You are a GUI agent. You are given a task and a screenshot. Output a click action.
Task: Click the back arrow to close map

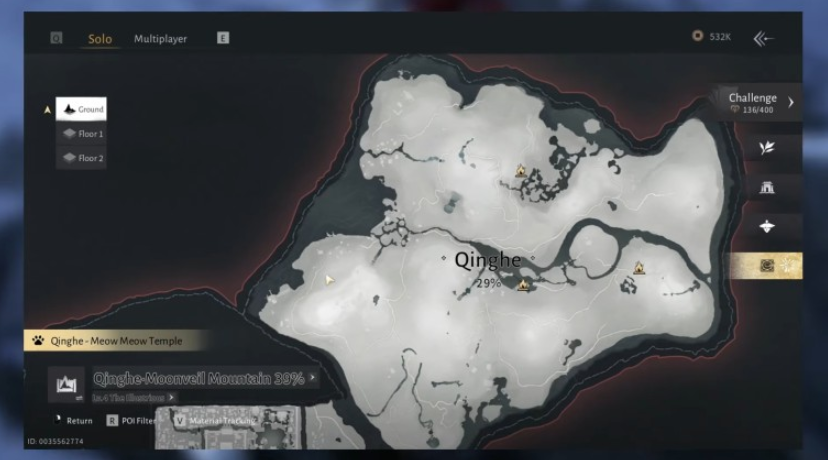[x=764, y=38]
